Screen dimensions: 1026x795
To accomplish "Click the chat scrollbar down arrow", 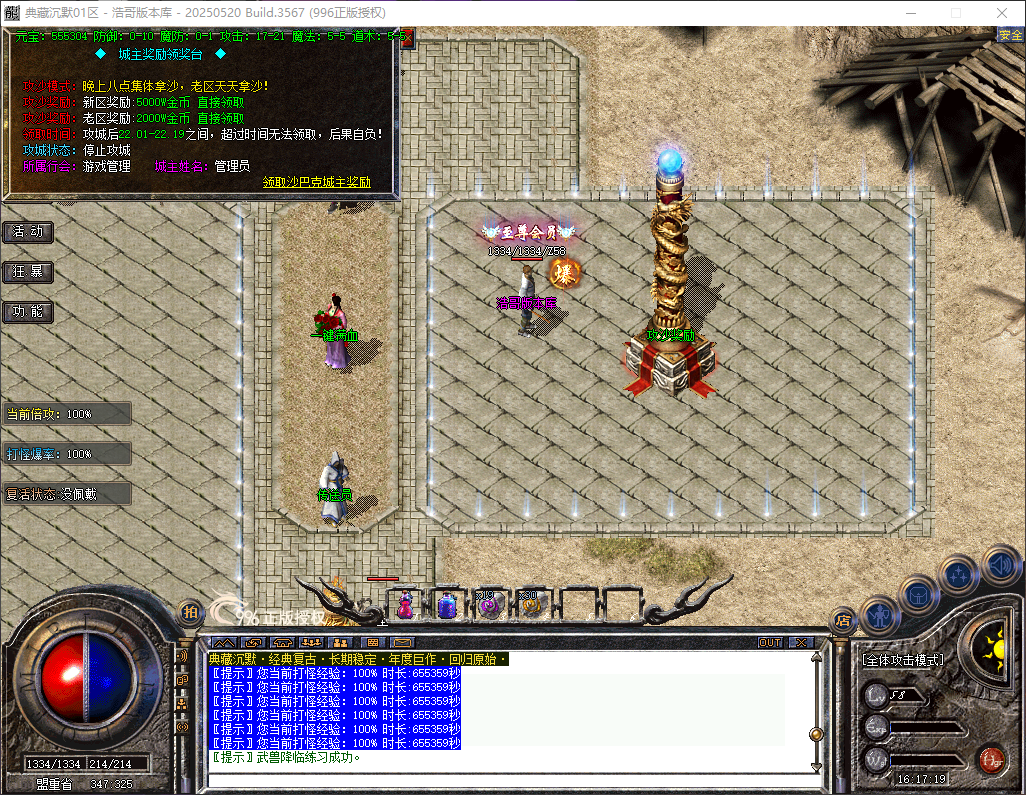I will (x=816, y=766).
